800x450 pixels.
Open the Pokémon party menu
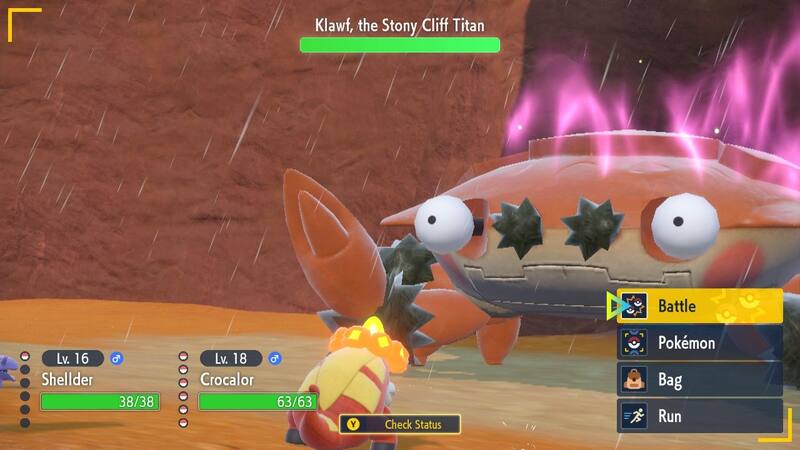tap(699, 343)
